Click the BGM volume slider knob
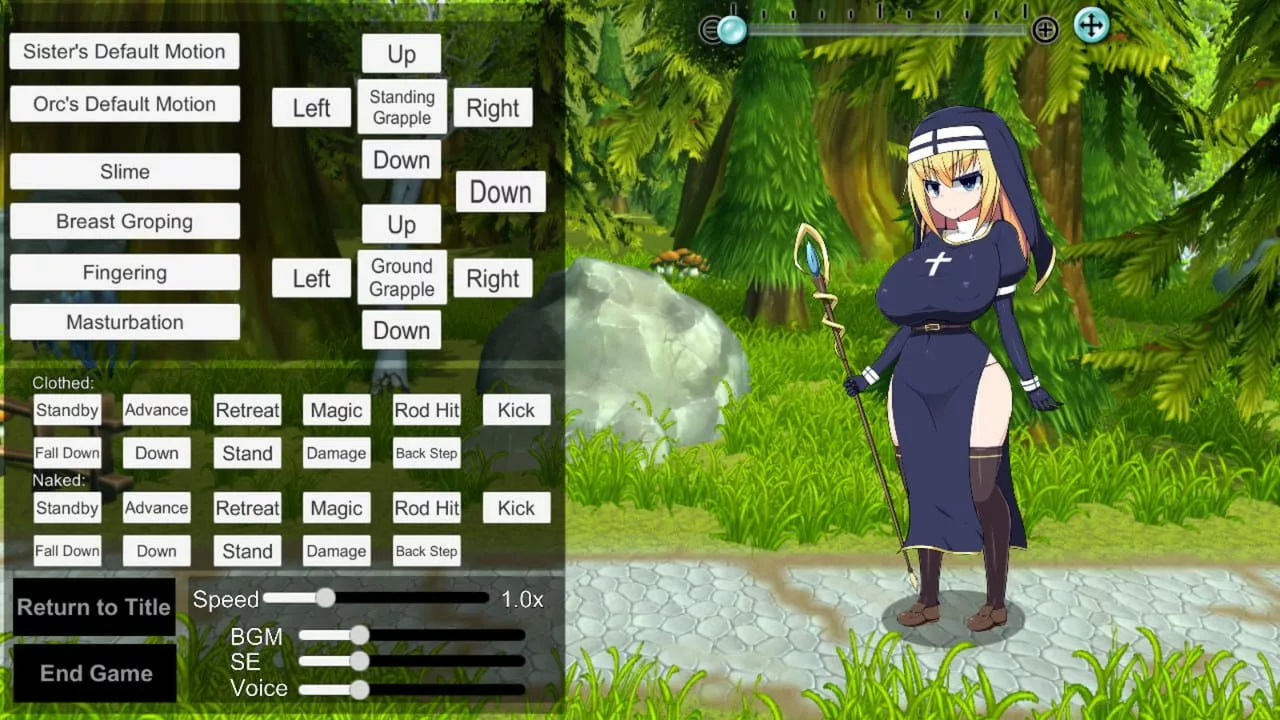The image size is (1280, 720). 359,636
